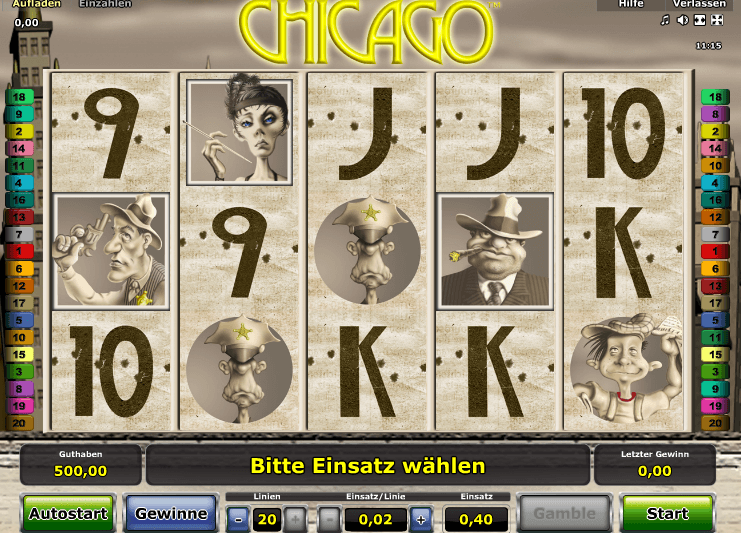Decrease the Linien count with minus
This screenshot has height=533, width=741.
point(238,519)
